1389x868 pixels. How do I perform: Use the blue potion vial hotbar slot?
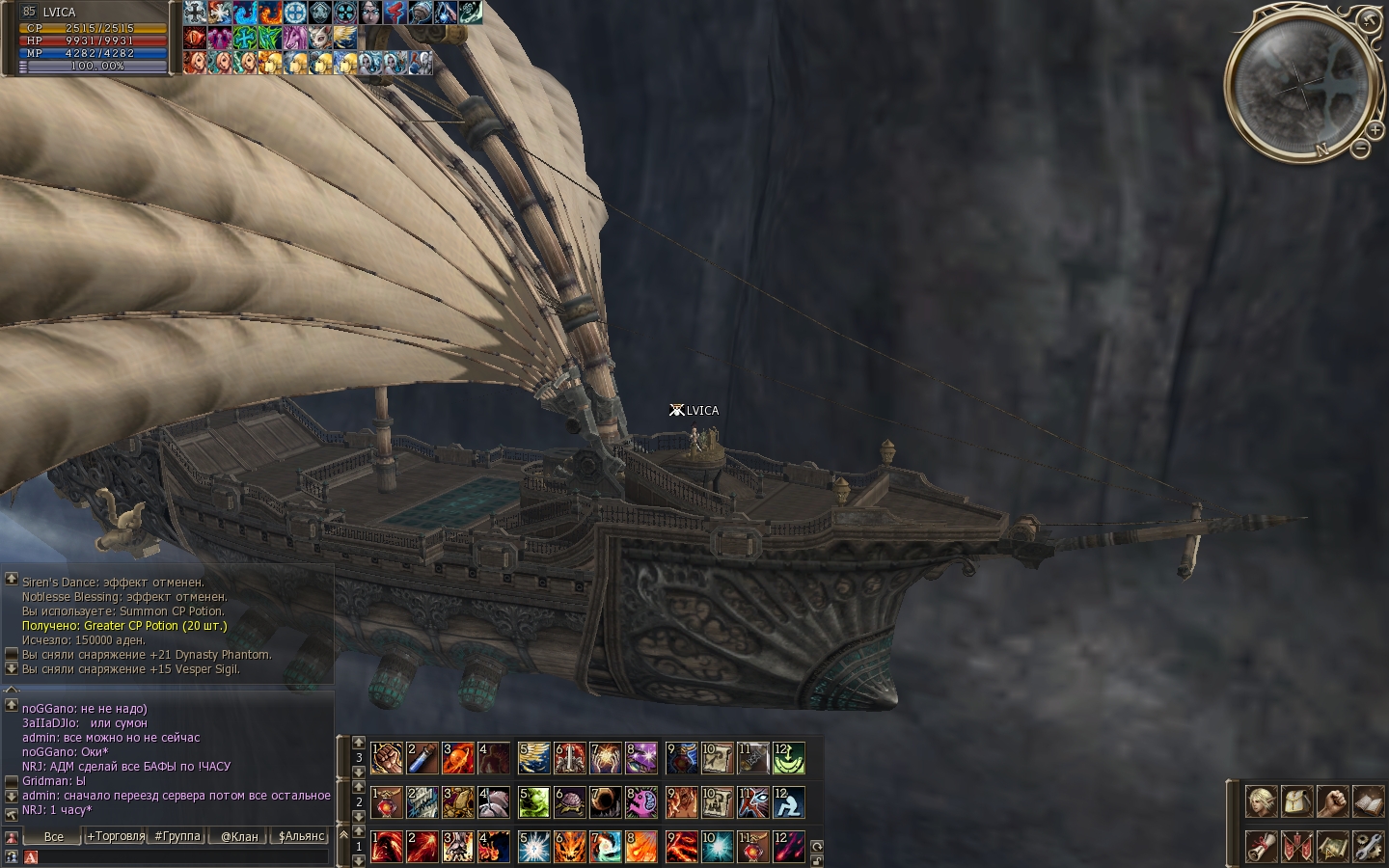422,758
